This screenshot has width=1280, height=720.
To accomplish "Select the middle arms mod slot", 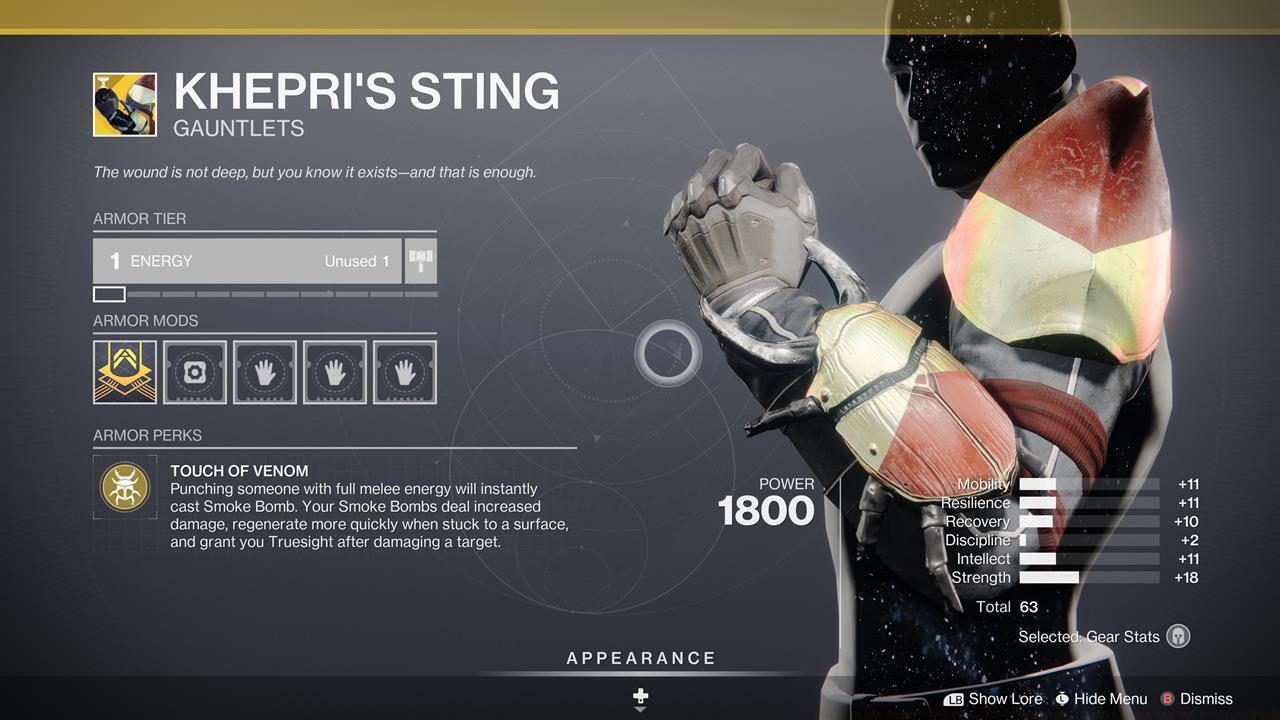I will pos(334,371).
